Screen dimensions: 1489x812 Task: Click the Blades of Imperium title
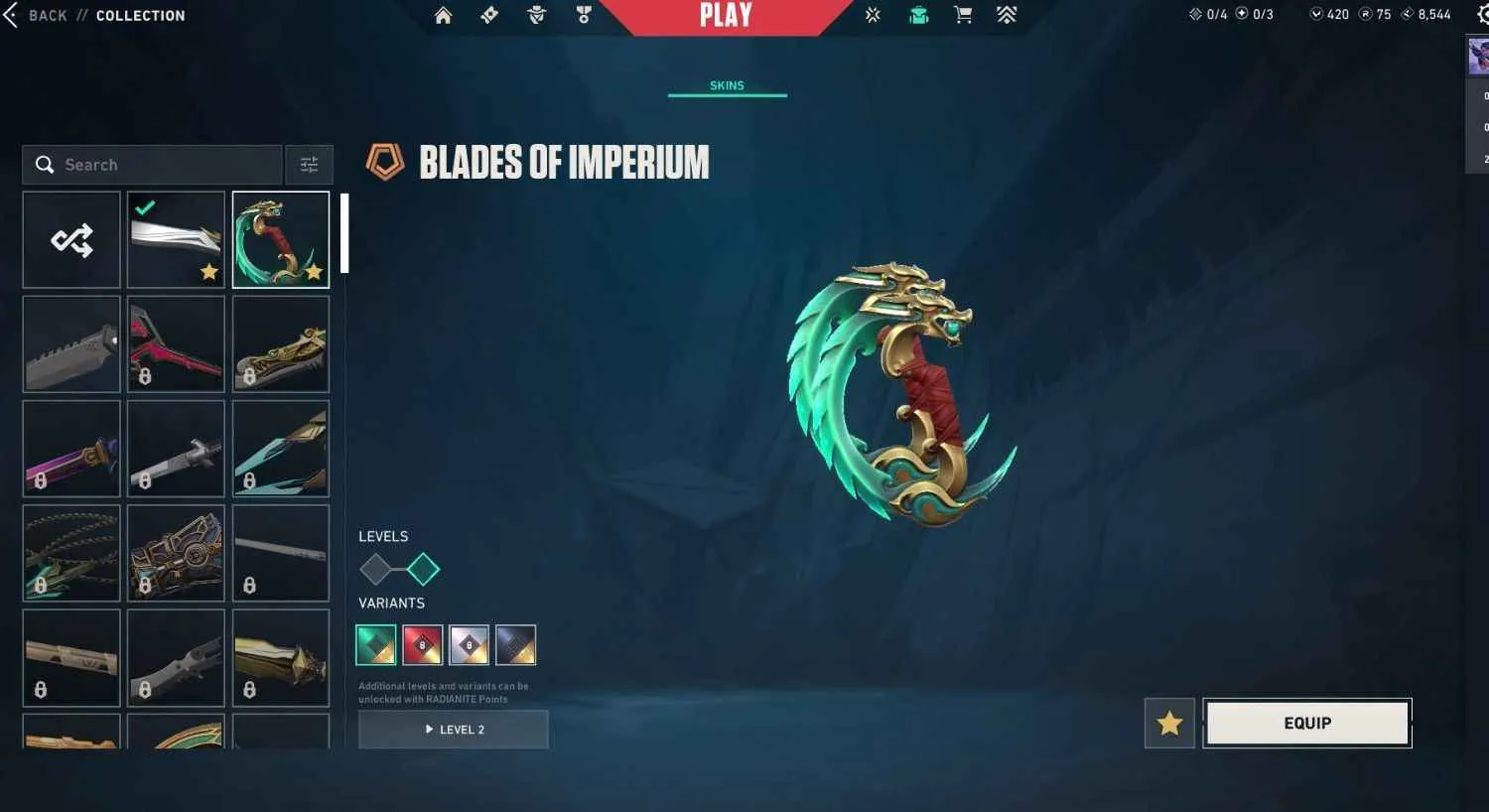coord(564,162)
